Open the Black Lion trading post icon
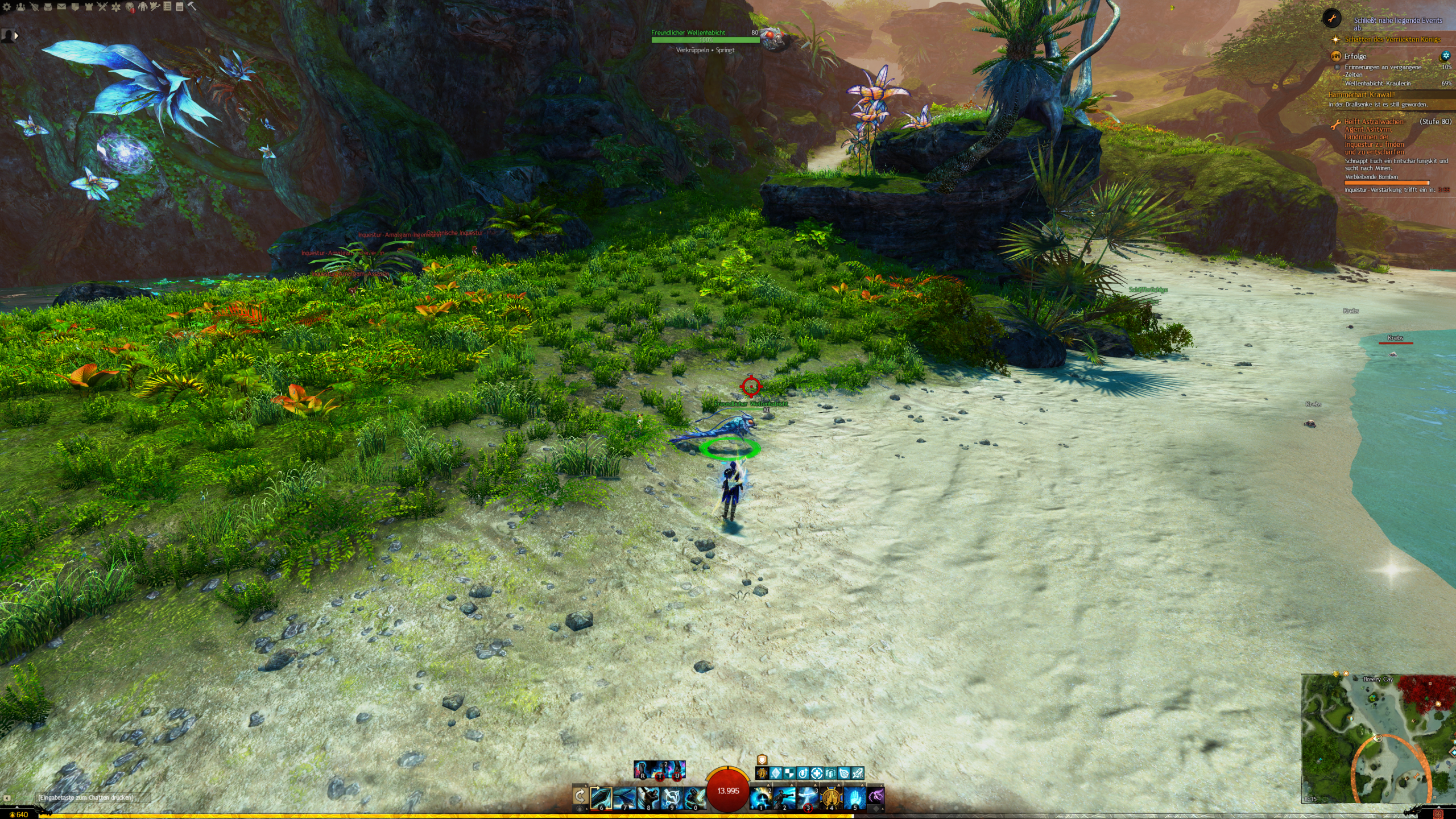The height and width of the screenshot is (819, 1456). (130, 7)
